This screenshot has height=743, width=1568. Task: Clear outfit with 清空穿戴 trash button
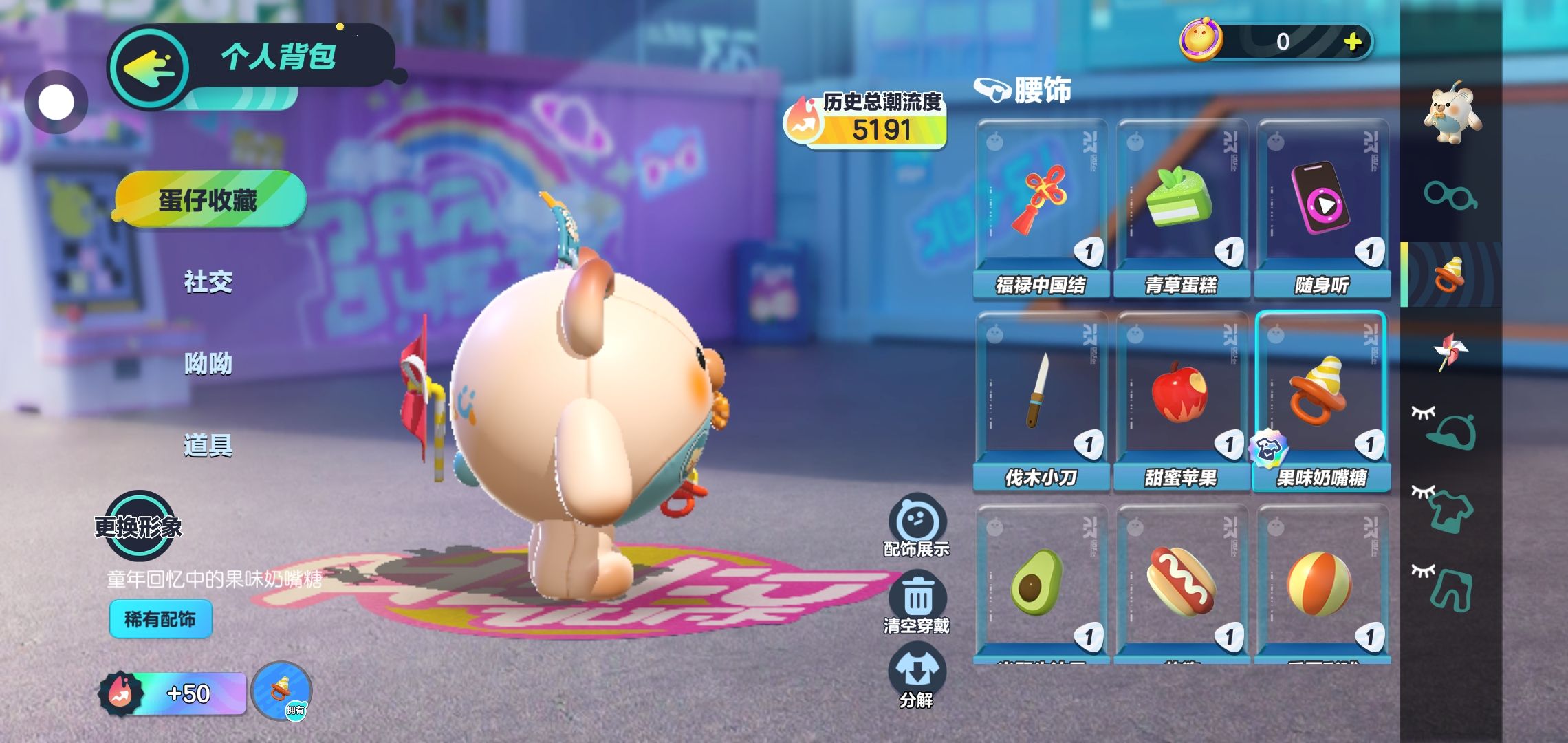pos(917,602)
